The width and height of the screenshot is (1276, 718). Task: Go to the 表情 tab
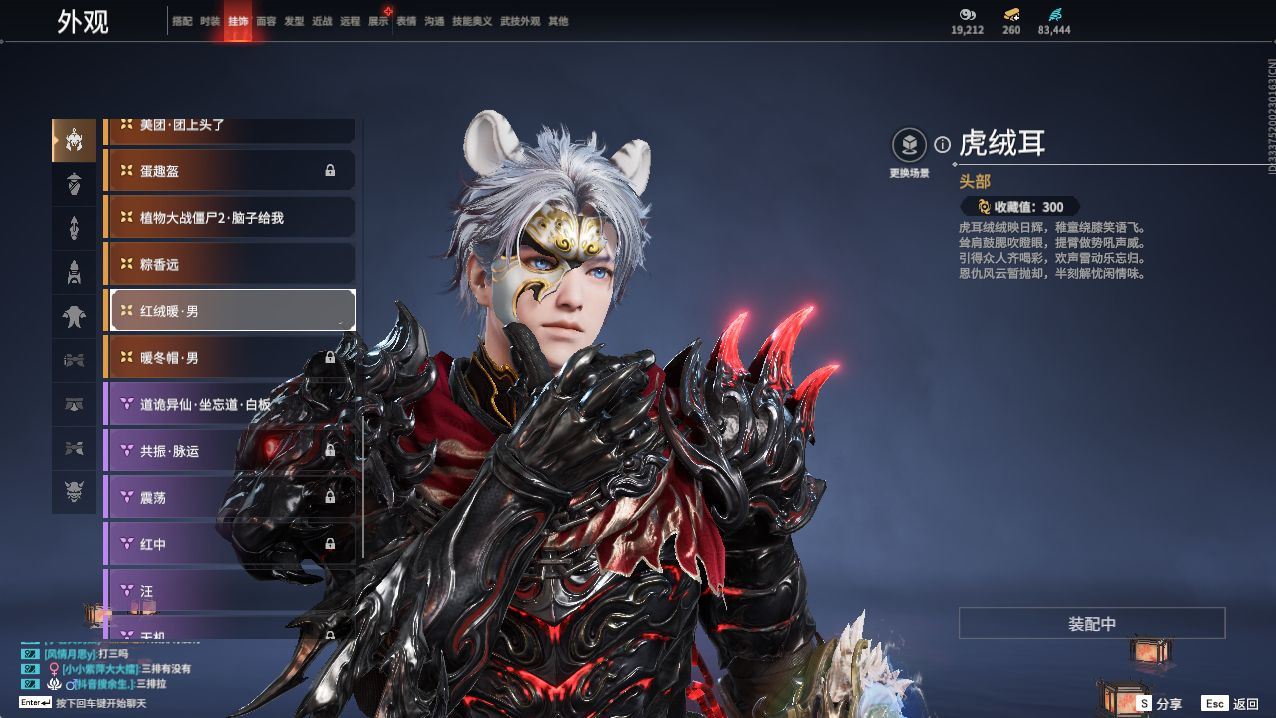tap(406, 21)
